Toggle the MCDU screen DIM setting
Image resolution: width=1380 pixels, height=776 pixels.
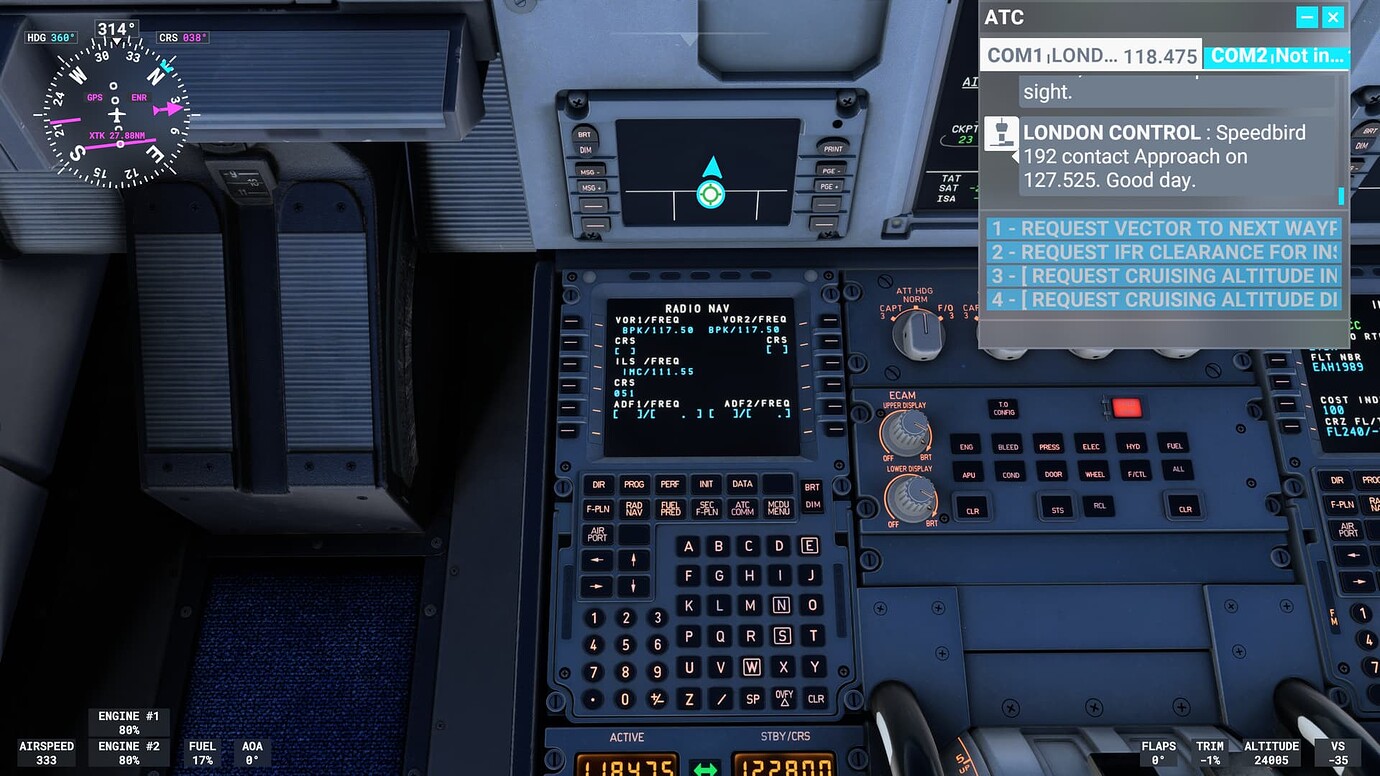(814, 505)
